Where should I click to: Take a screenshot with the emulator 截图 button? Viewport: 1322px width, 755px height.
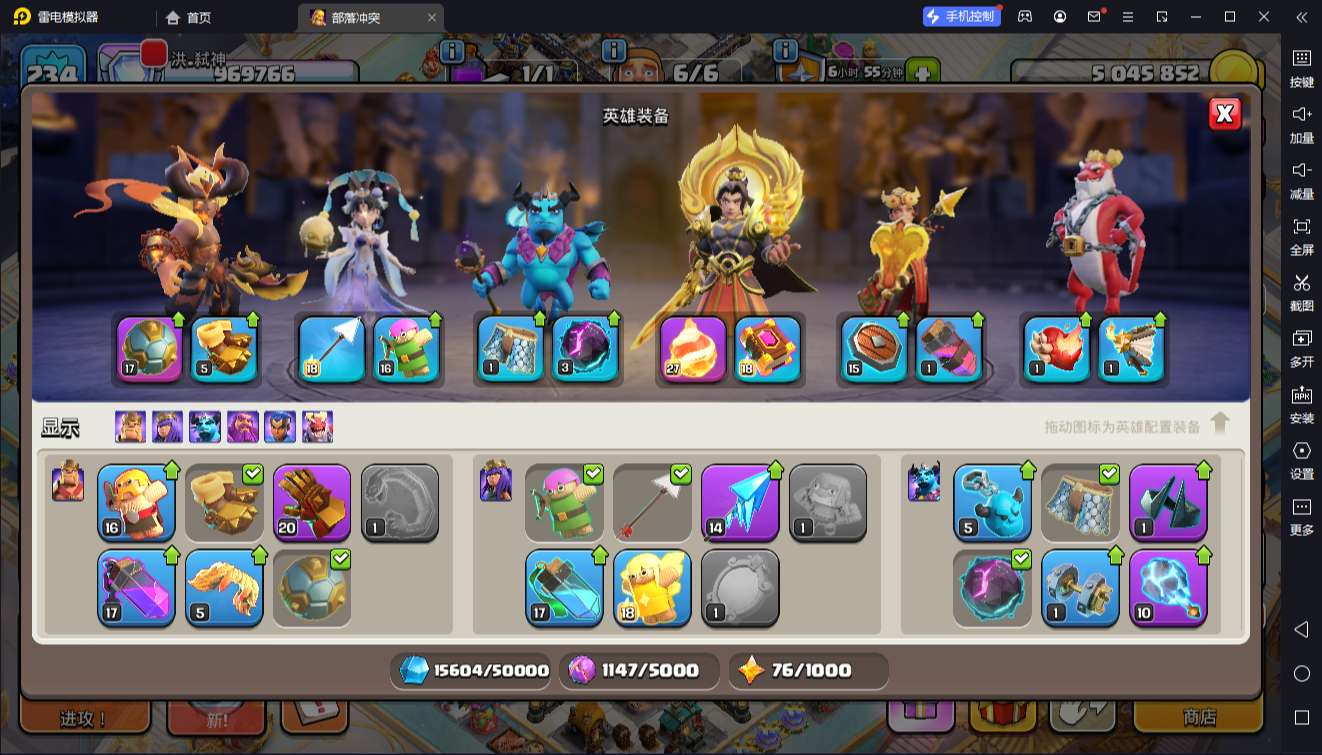click(x=1301, y=291)
